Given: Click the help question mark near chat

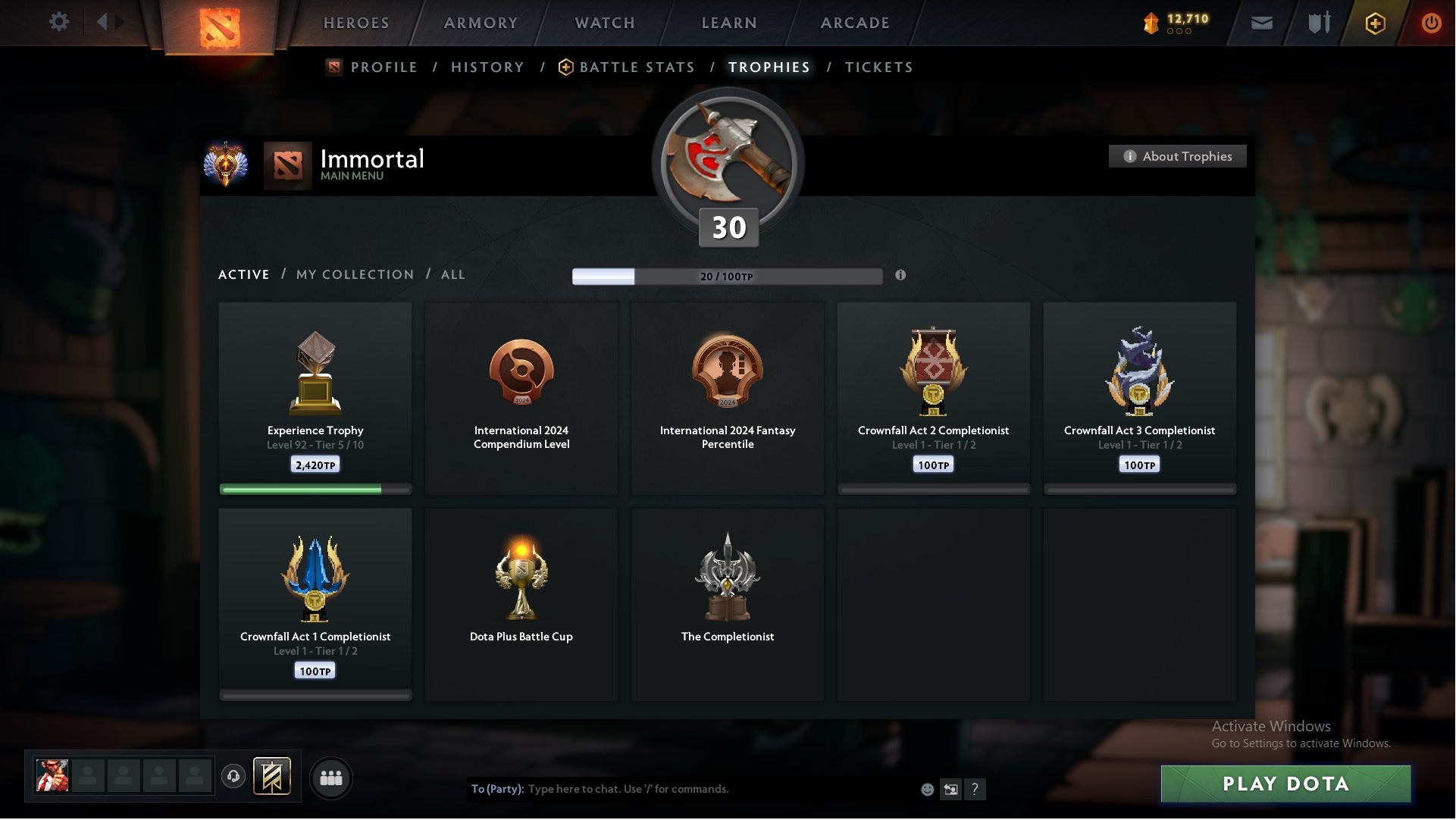Looking at the screenshot, I should coord(975,789).
